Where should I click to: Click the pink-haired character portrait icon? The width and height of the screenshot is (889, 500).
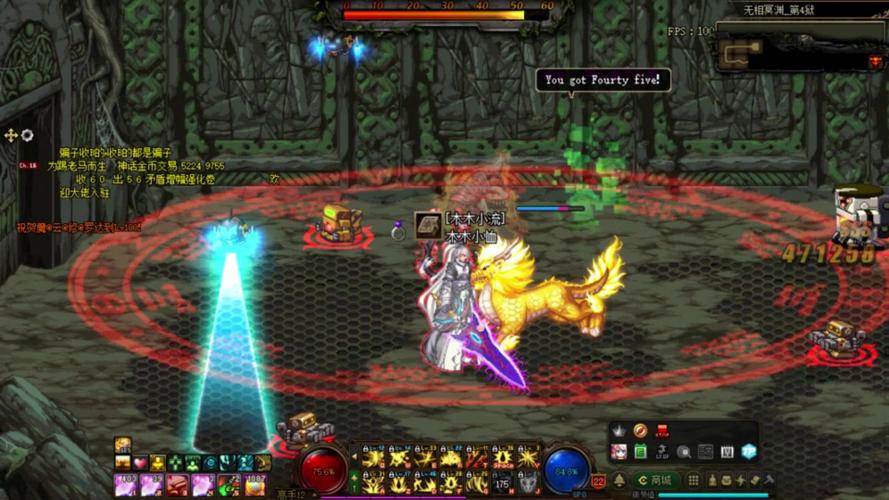619,452
